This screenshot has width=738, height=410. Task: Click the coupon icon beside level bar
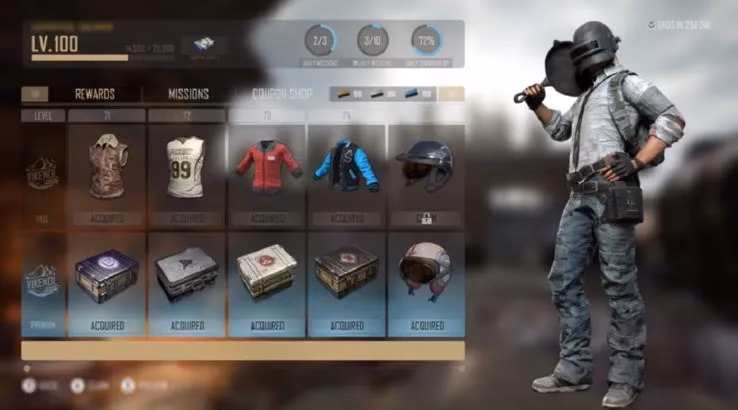(x=204, y=45)
